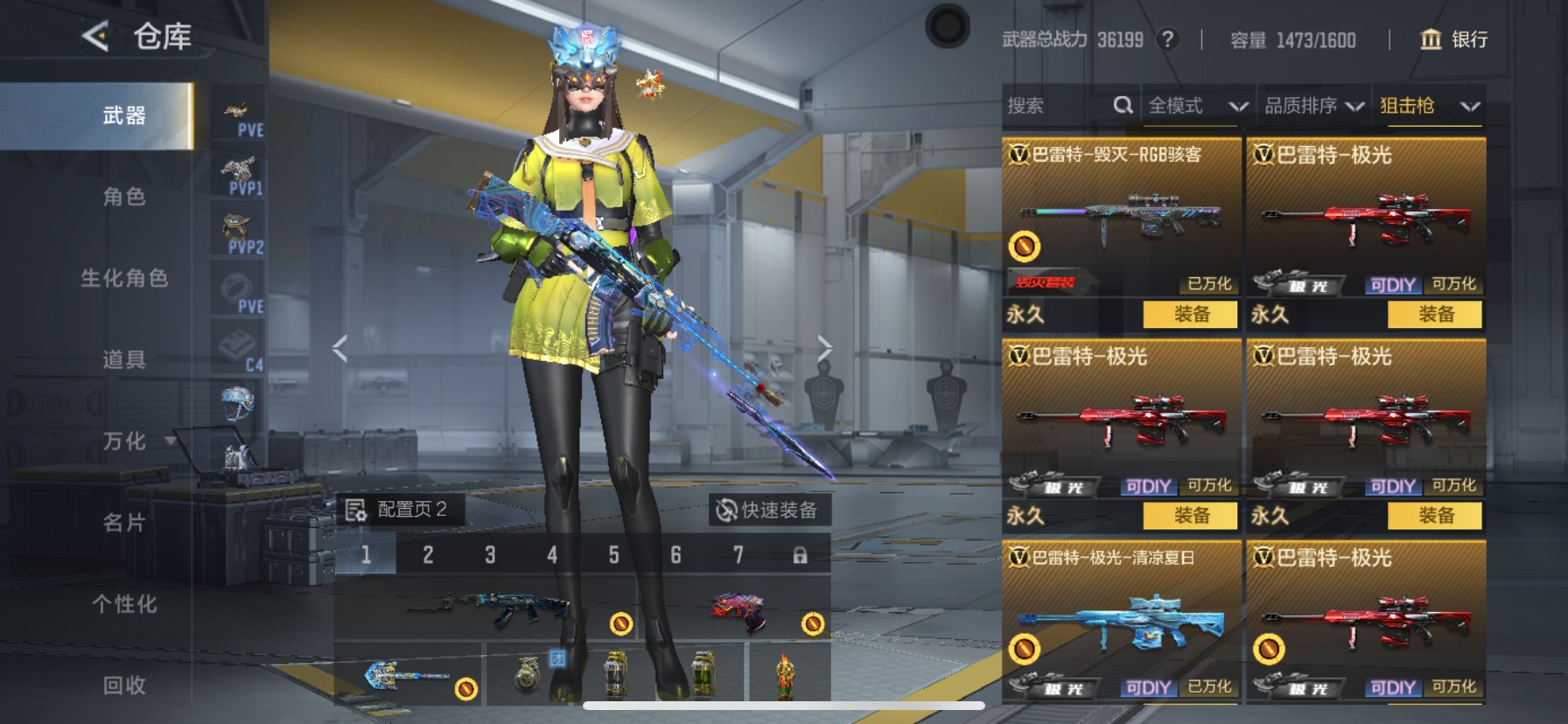
Task: Click the search magnifier icon
Action: click(1123, 104)
